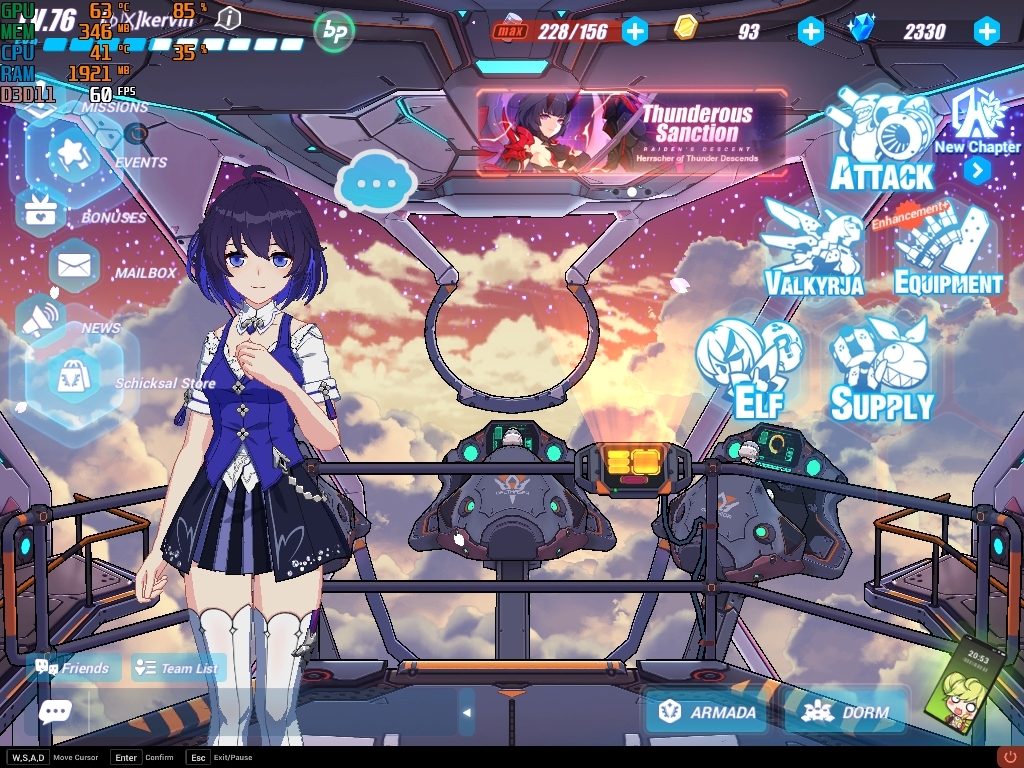Visit the Schicksal Store
The image size is (1024, 768).
click(74, 380)
